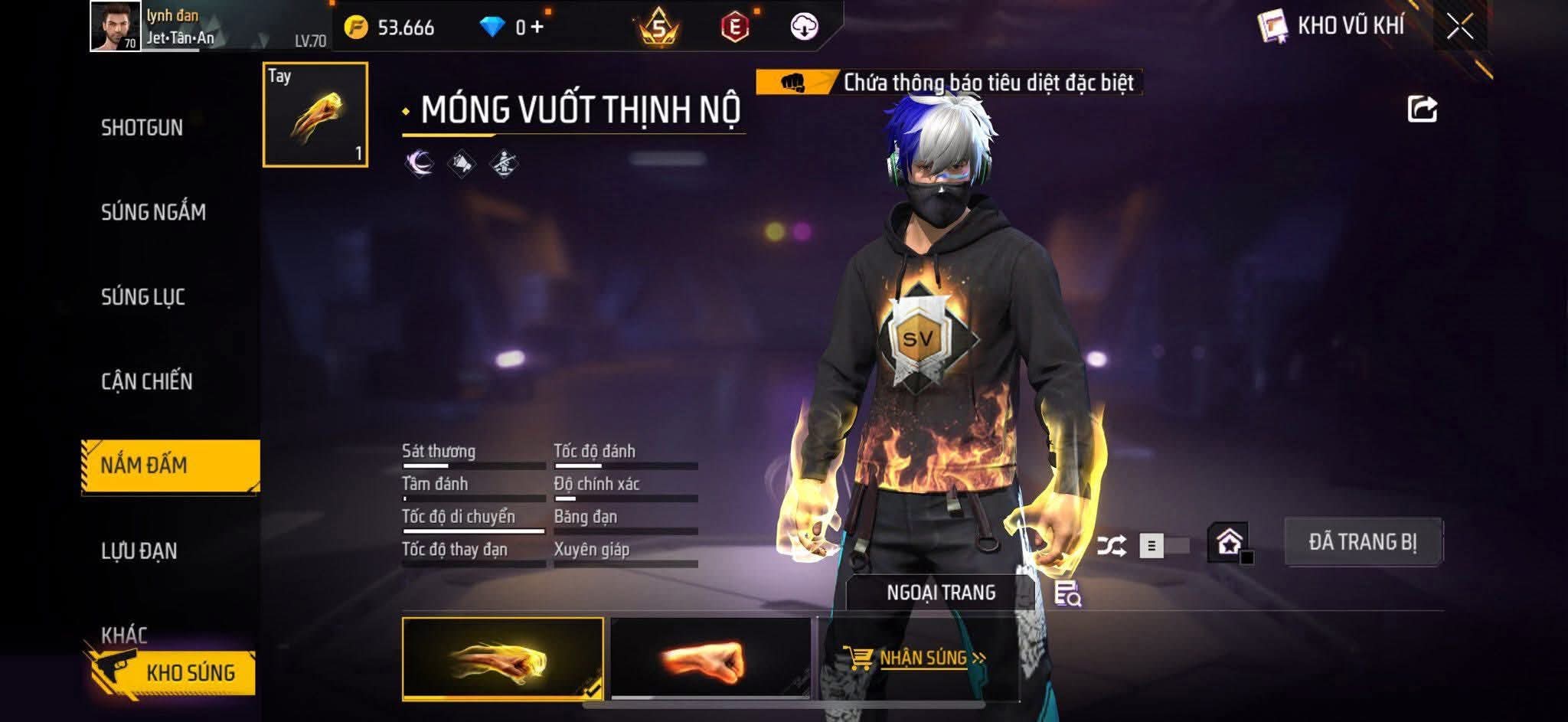Click the ĐÃ TRANG BỊ button
Viewport: 1568px width, 722px height.
tap(1362, 542)
